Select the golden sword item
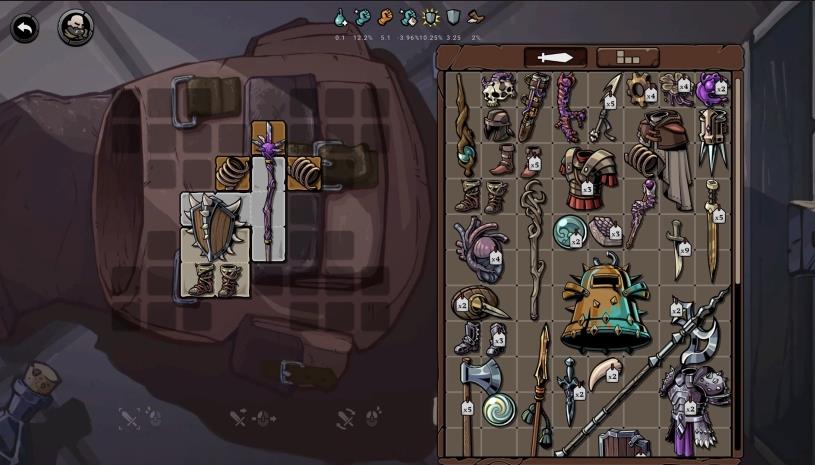This screenshot has height=465, width=815. tap(711, 230)
